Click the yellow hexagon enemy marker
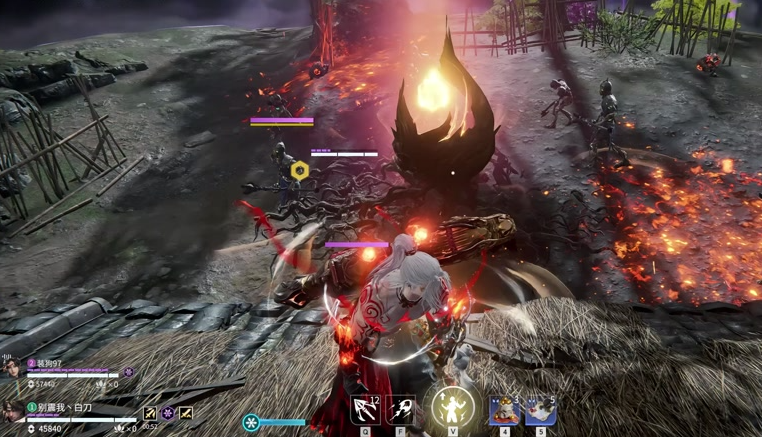Screen dimensions: 762x437 [x=299, y=171]
